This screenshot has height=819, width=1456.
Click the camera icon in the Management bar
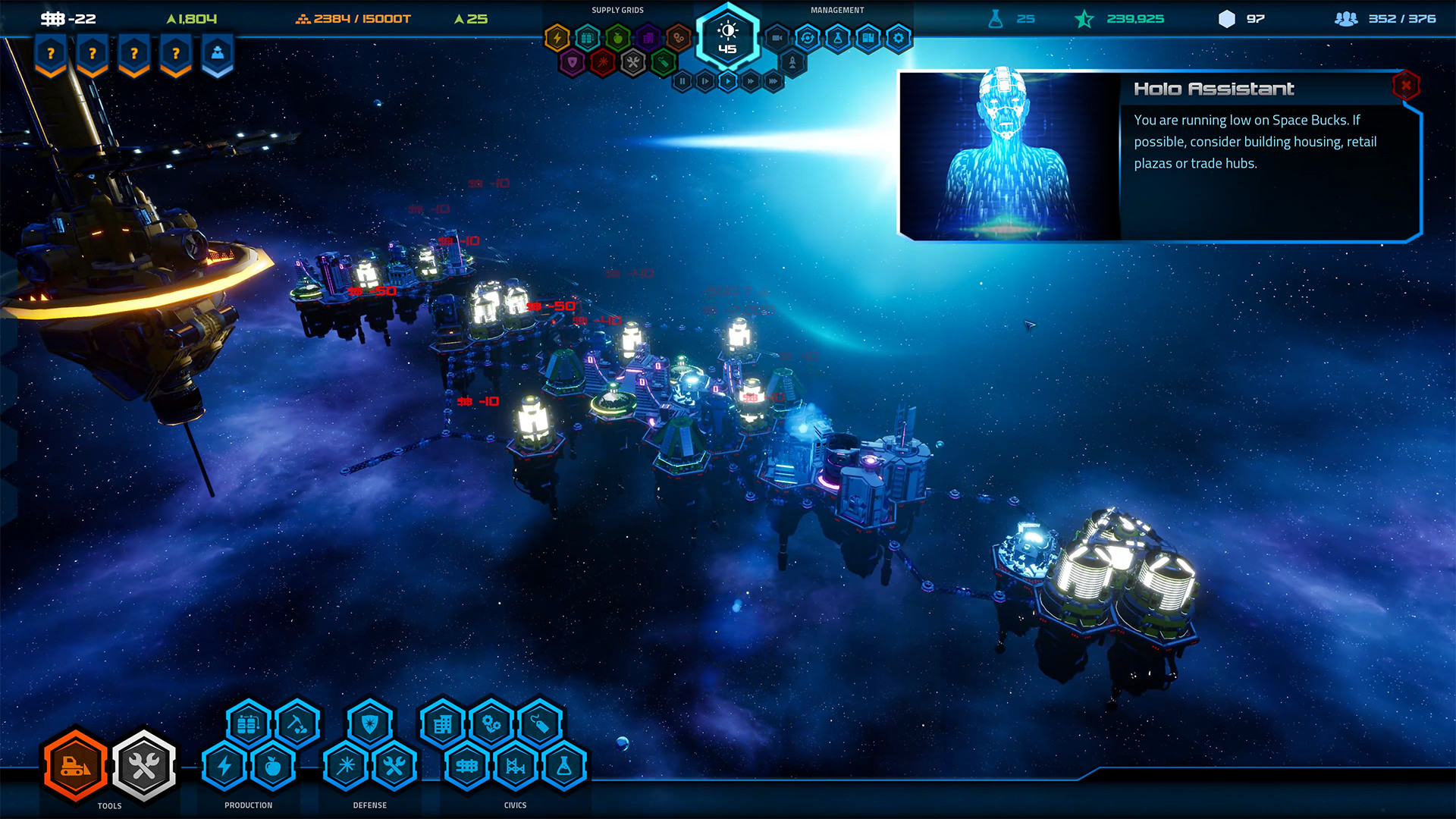pyautogui.click(x=776, y=38)
